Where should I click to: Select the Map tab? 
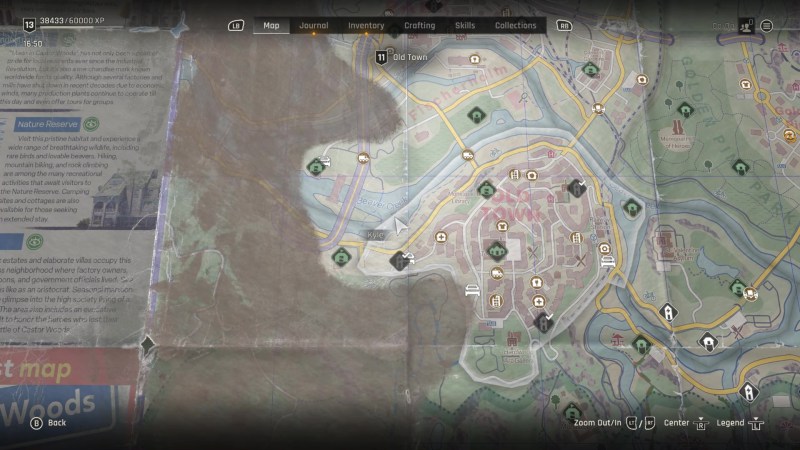(x=271, y=26)
